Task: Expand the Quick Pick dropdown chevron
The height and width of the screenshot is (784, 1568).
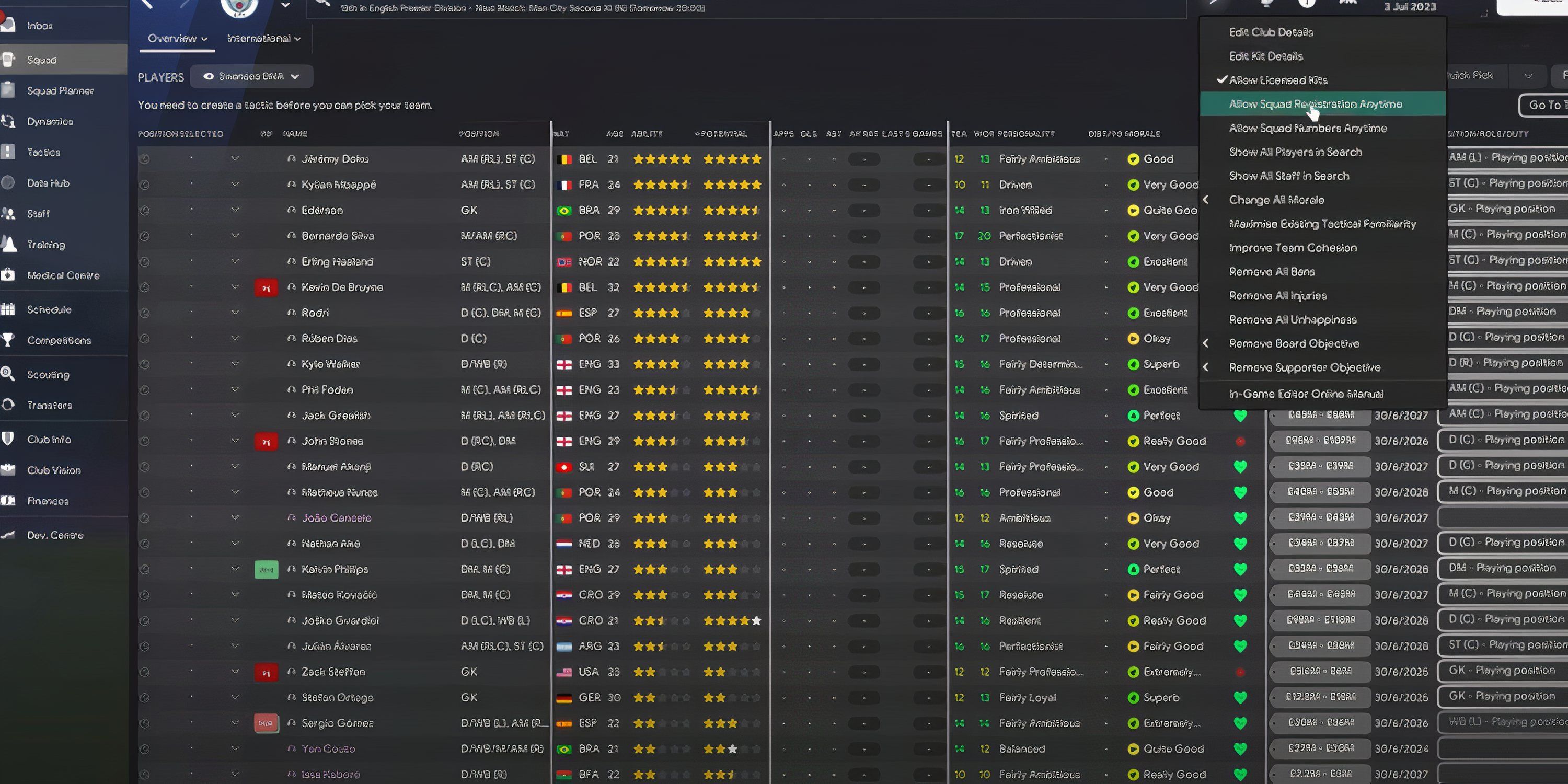Action: (x=1528, y=75)
